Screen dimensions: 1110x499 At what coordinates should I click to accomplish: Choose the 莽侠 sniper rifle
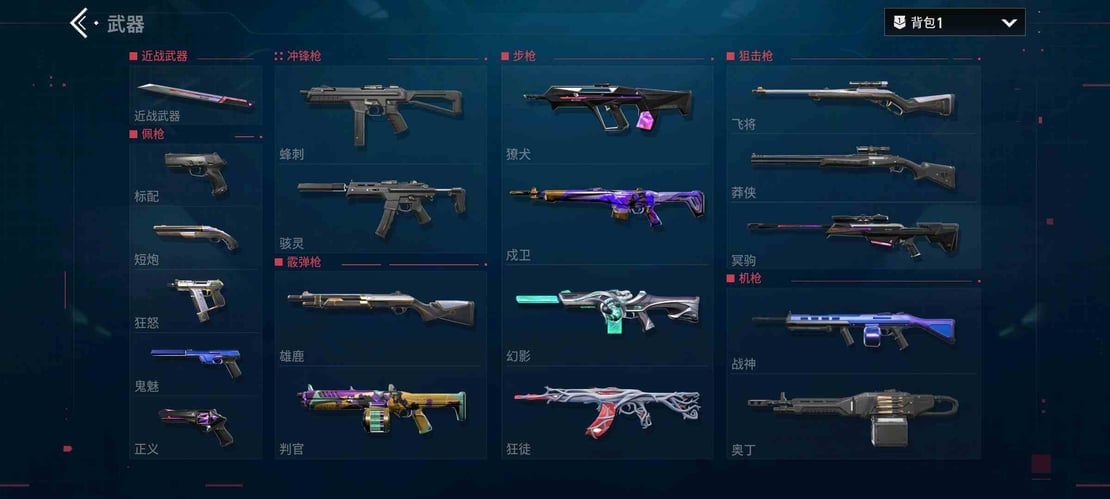tap(853, 166)
